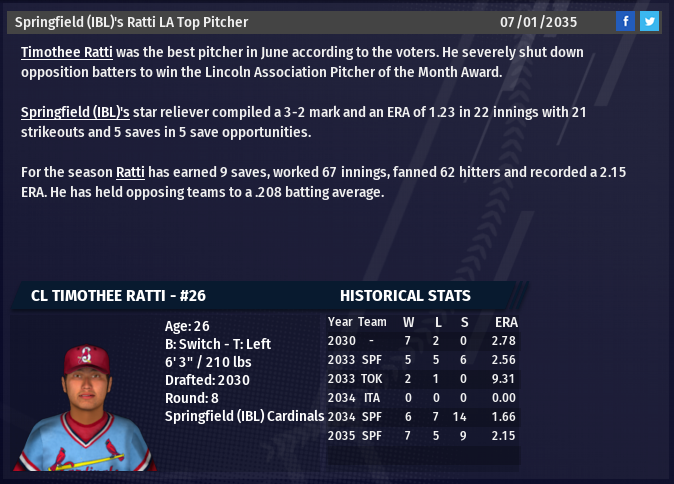Open the Timothee Ratti player link
This screenshot has height=484, width=674.
click(66, 52)
